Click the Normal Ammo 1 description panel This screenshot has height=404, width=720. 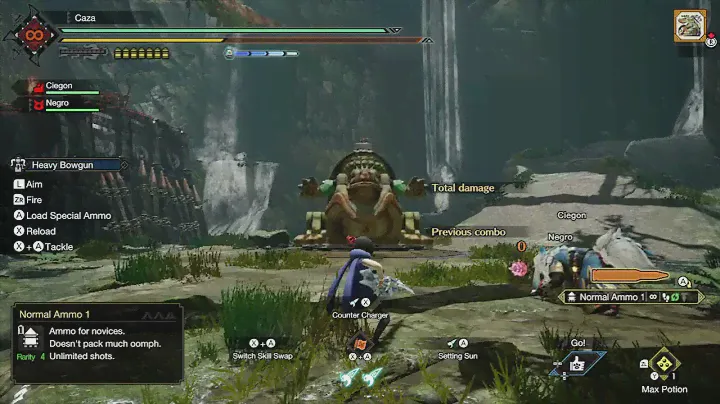click(x=97, y=343)
